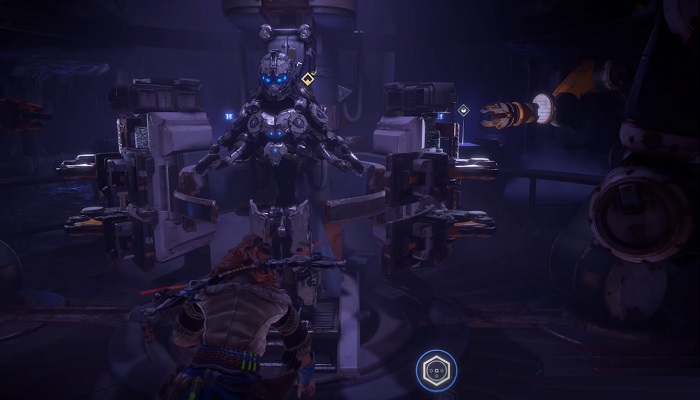
Task: Click the white diamond waypoint marker
Action: (463, 110)
